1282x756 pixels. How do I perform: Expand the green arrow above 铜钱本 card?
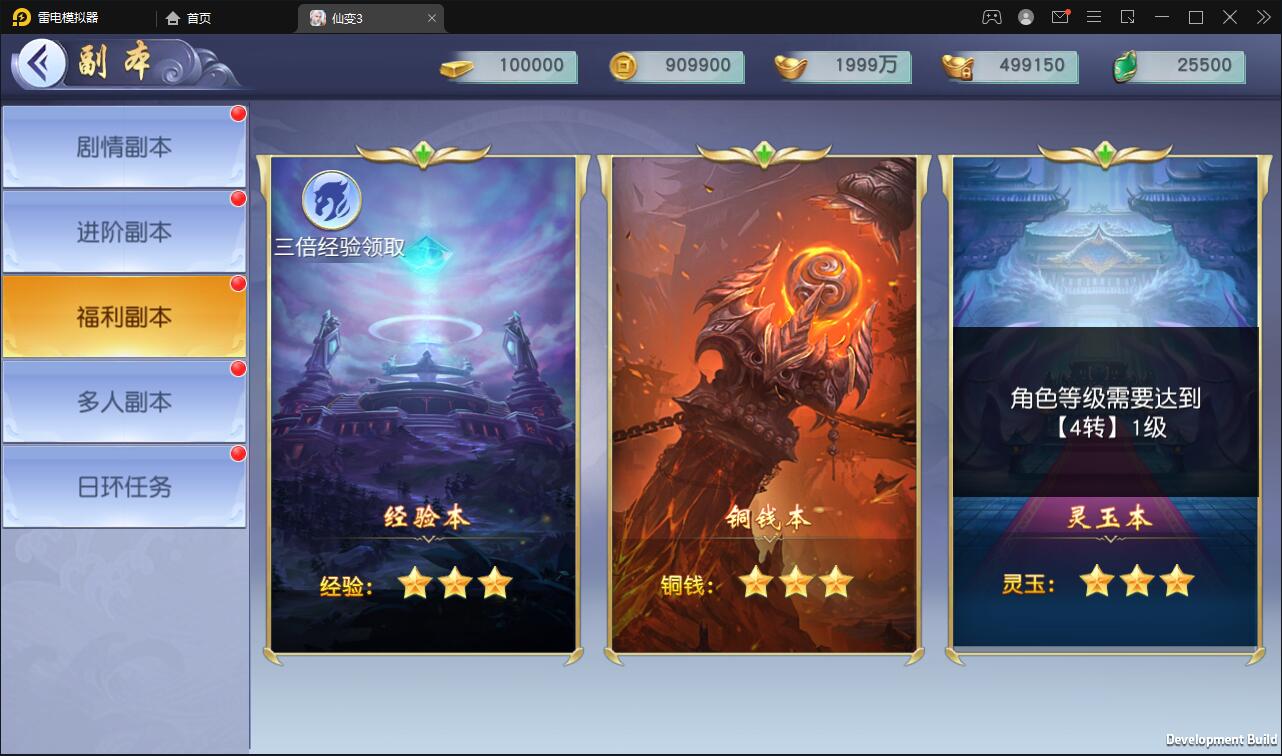pos(763,152)
